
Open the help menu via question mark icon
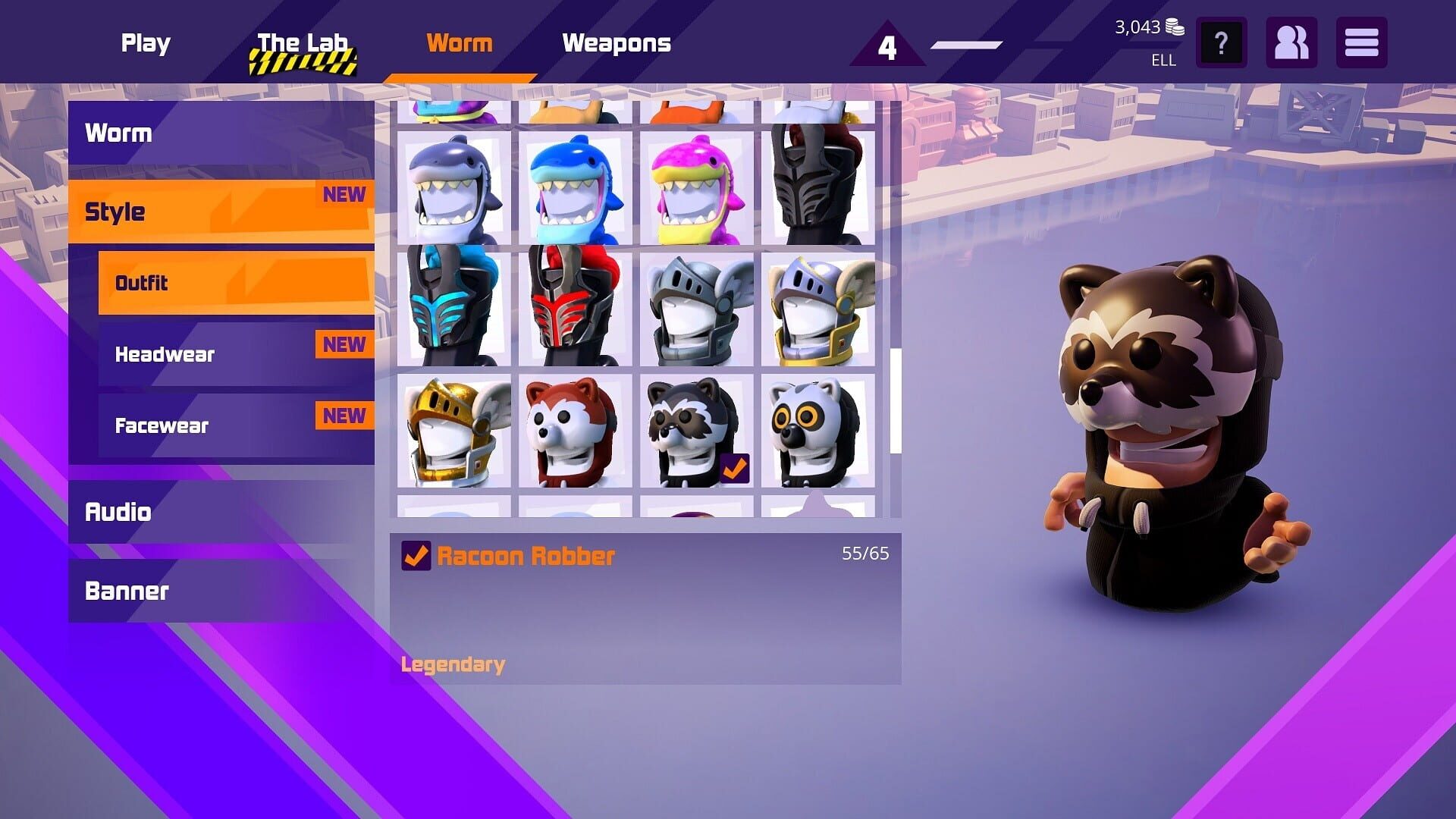pos(1221,43)
